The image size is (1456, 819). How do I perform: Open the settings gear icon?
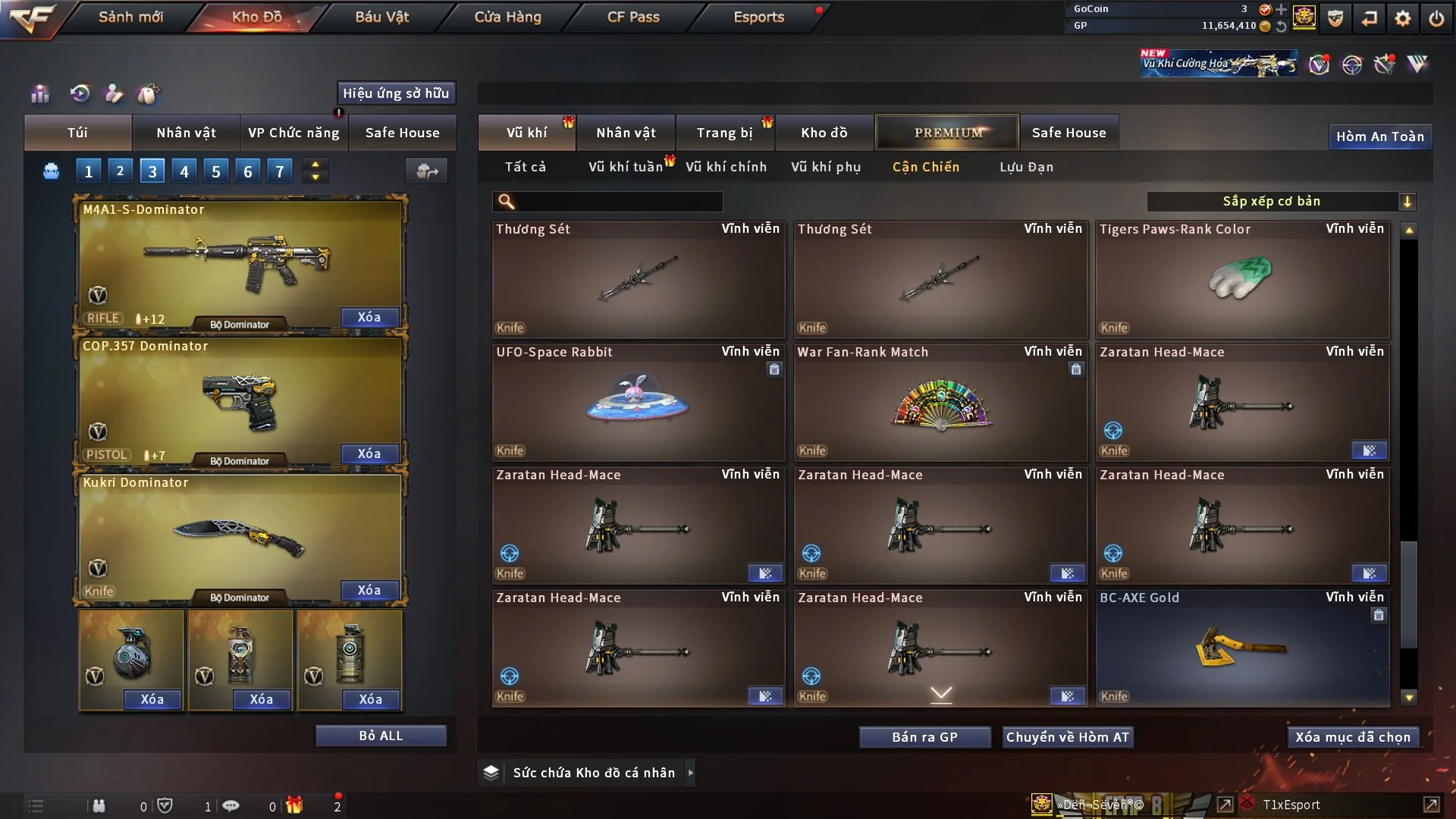1403,18
